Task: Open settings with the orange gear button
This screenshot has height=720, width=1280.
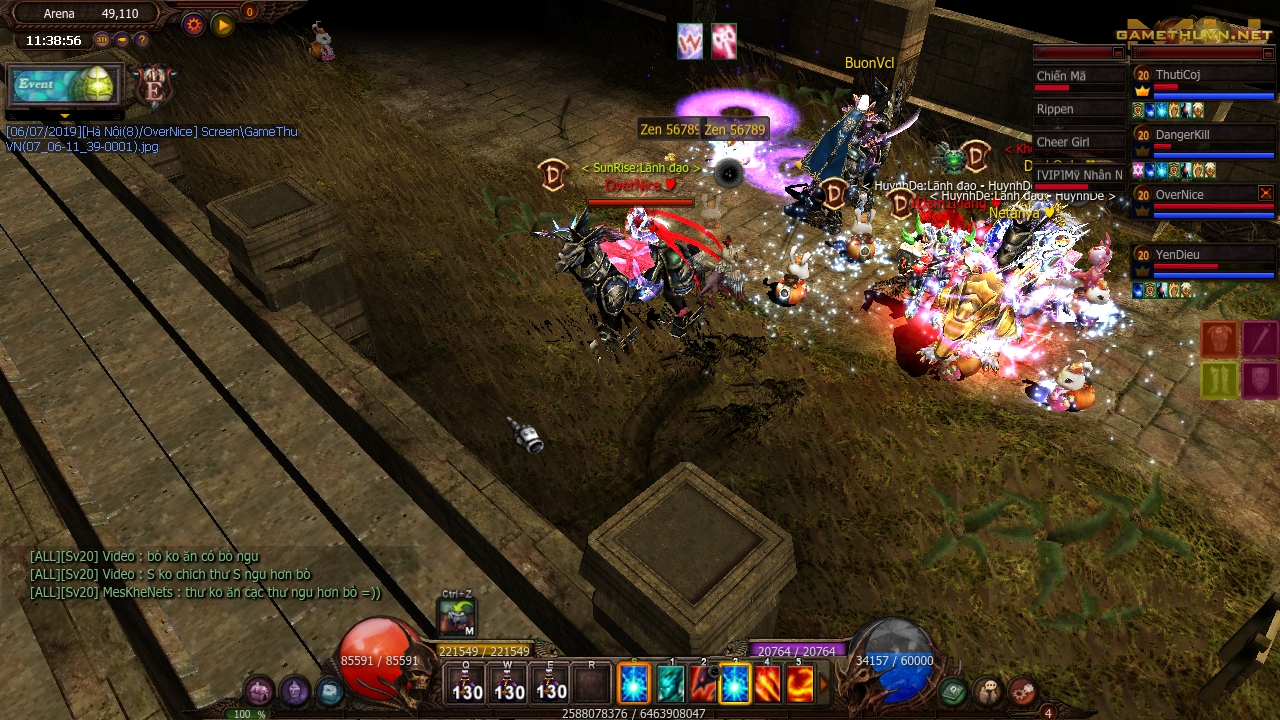Action: (x=194, y=24)
